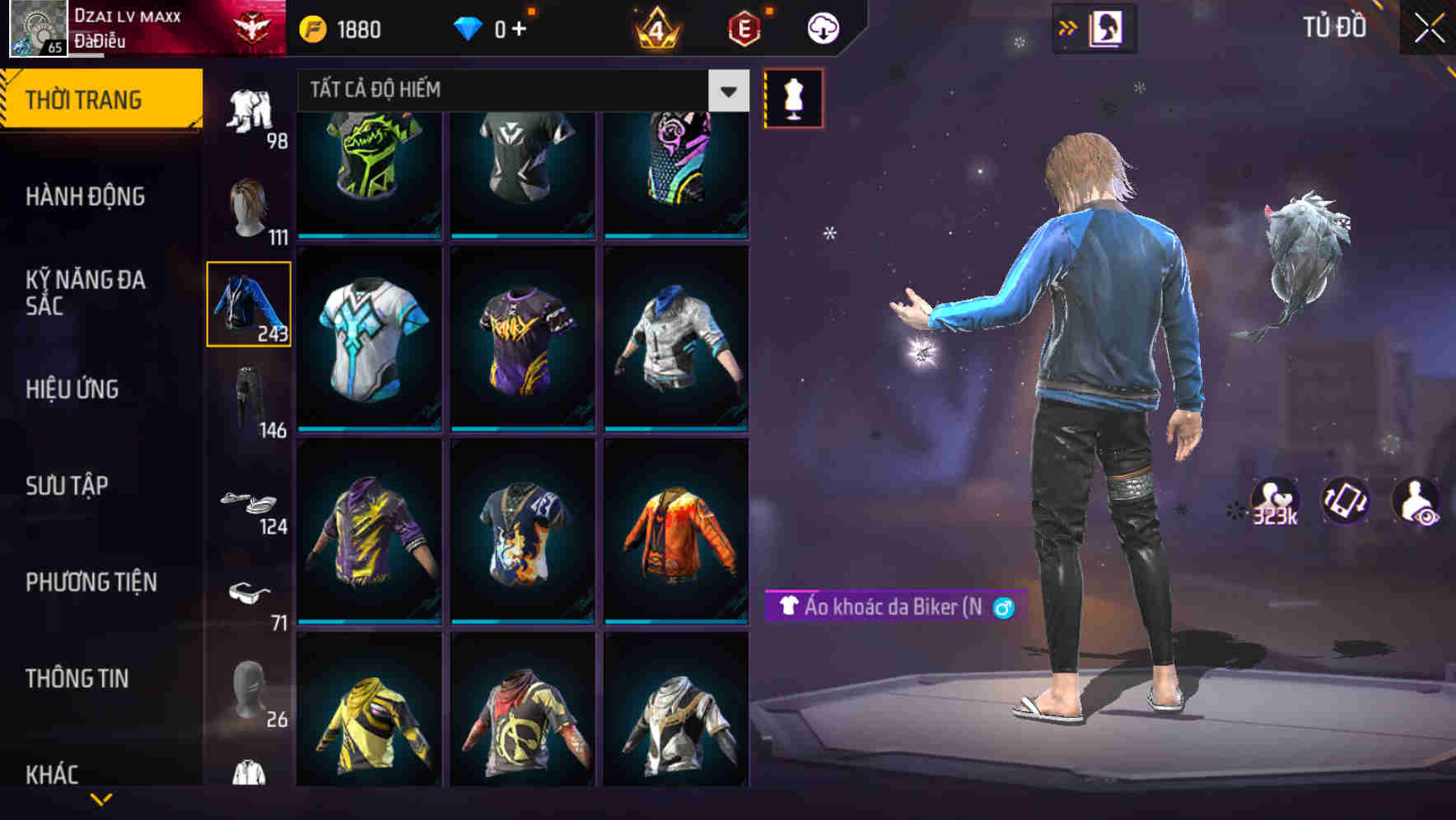Toggle the selected blue jacket slot showing 243
The image size is (1456, 820).
click(x=248, y=303)
